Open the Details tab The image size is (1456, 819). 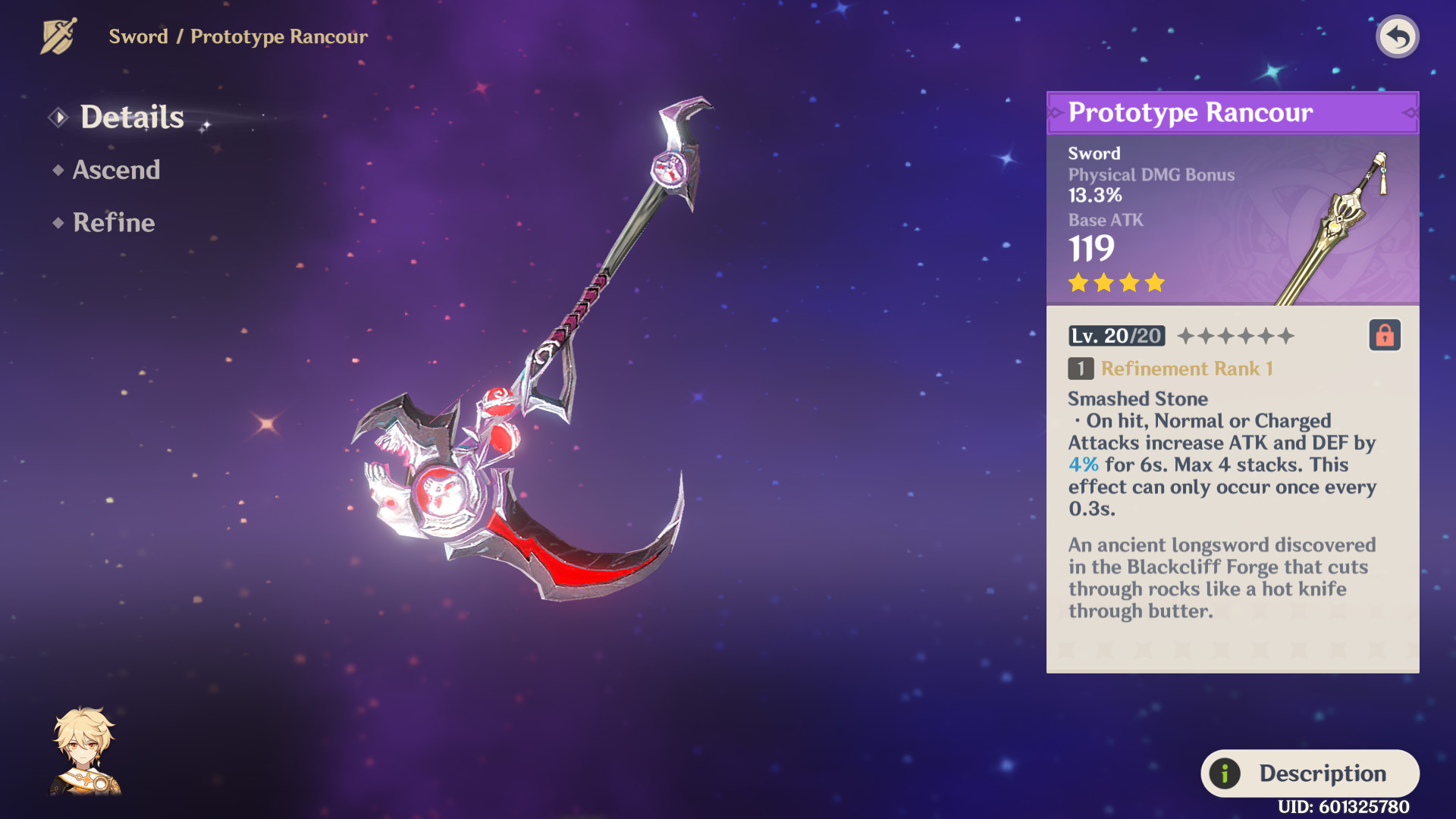[x=131, y=117]
